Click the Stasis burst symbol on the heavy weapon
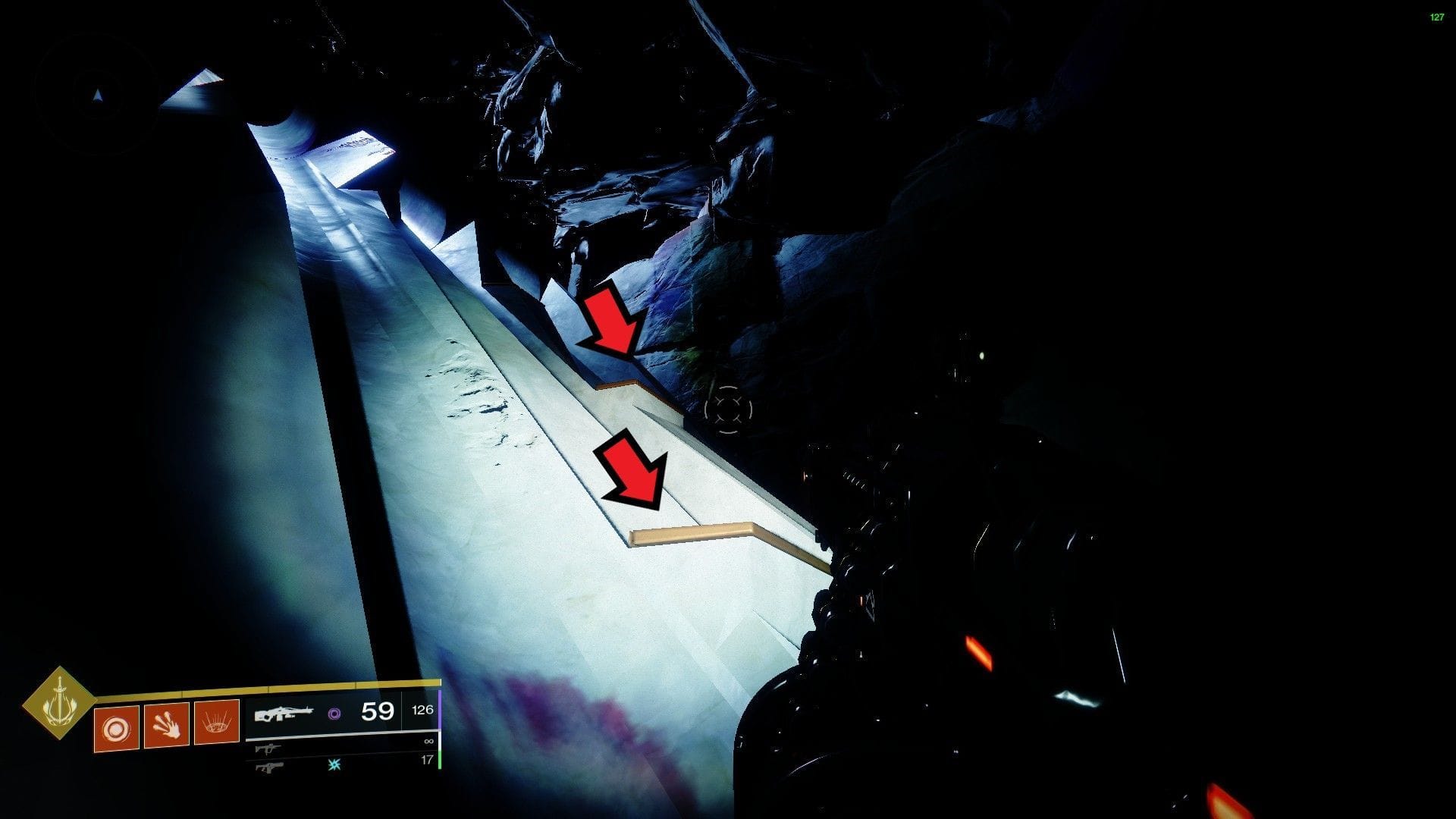This screenshot has width=1456, height=819. click(x=334, y=764)
